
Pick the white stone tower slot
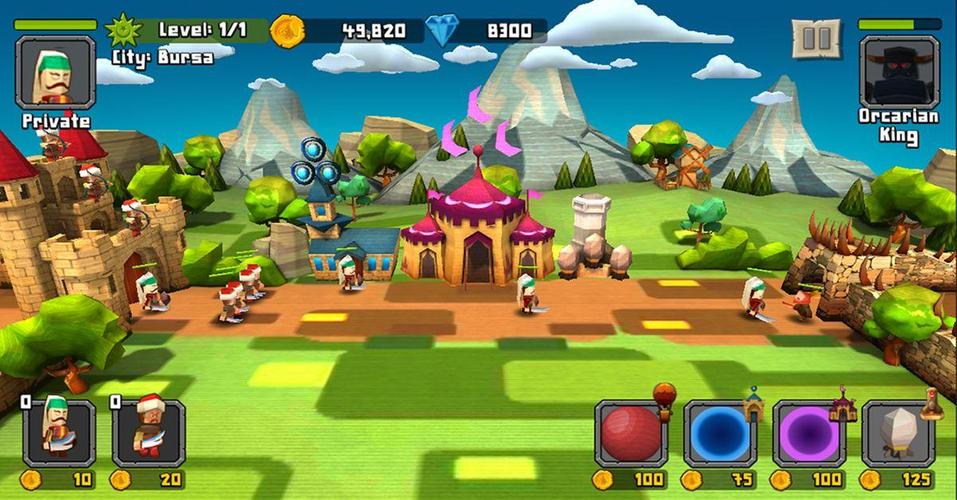point(897,434)
